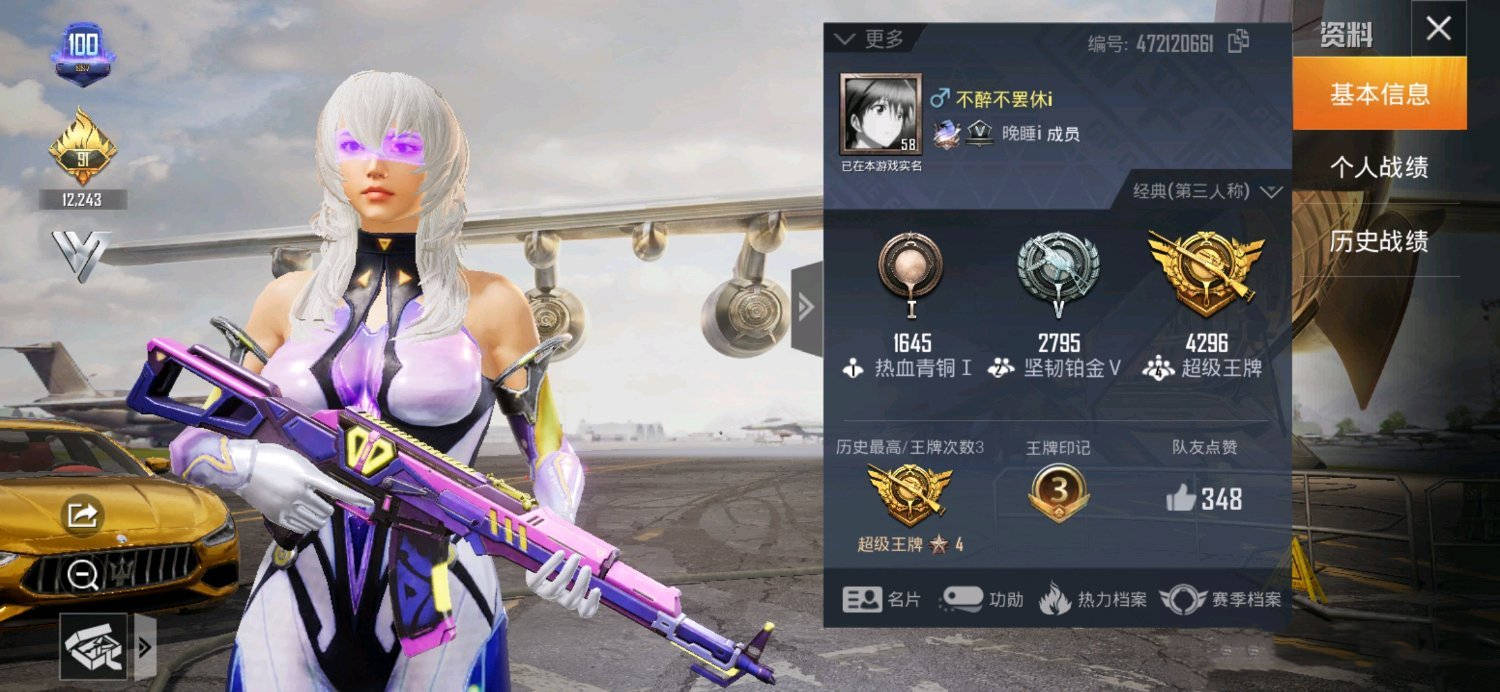Tap the 队友点赞 thumbs-up icon

click(1181, 498)
